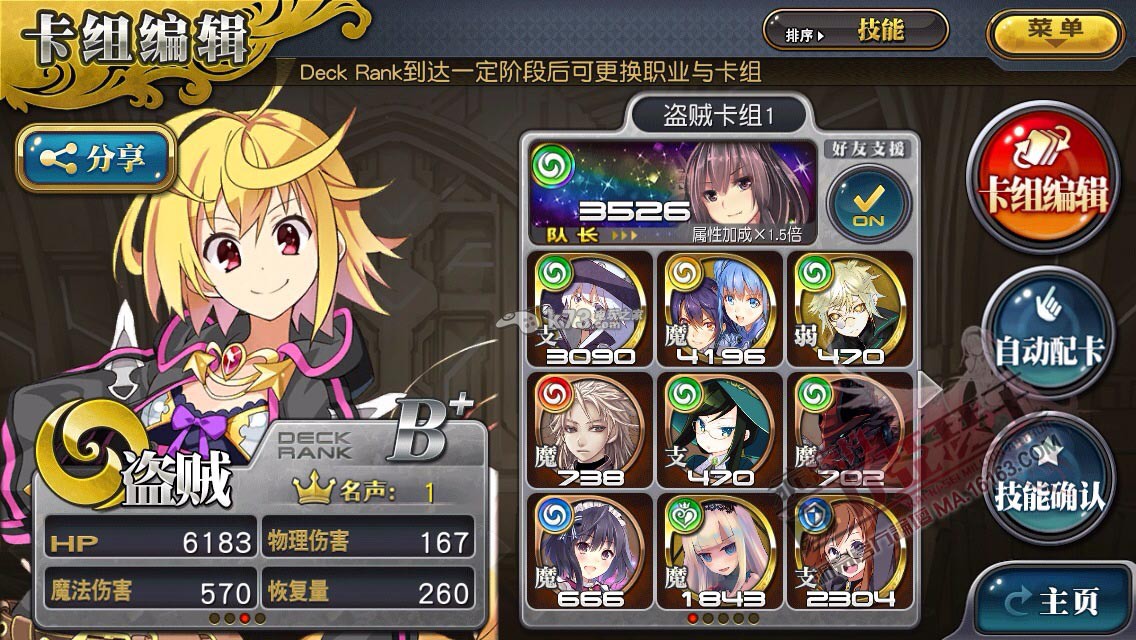
Task: Open the 菜单 menu button
Action: pyautogui.click(x=1054, y=31)
